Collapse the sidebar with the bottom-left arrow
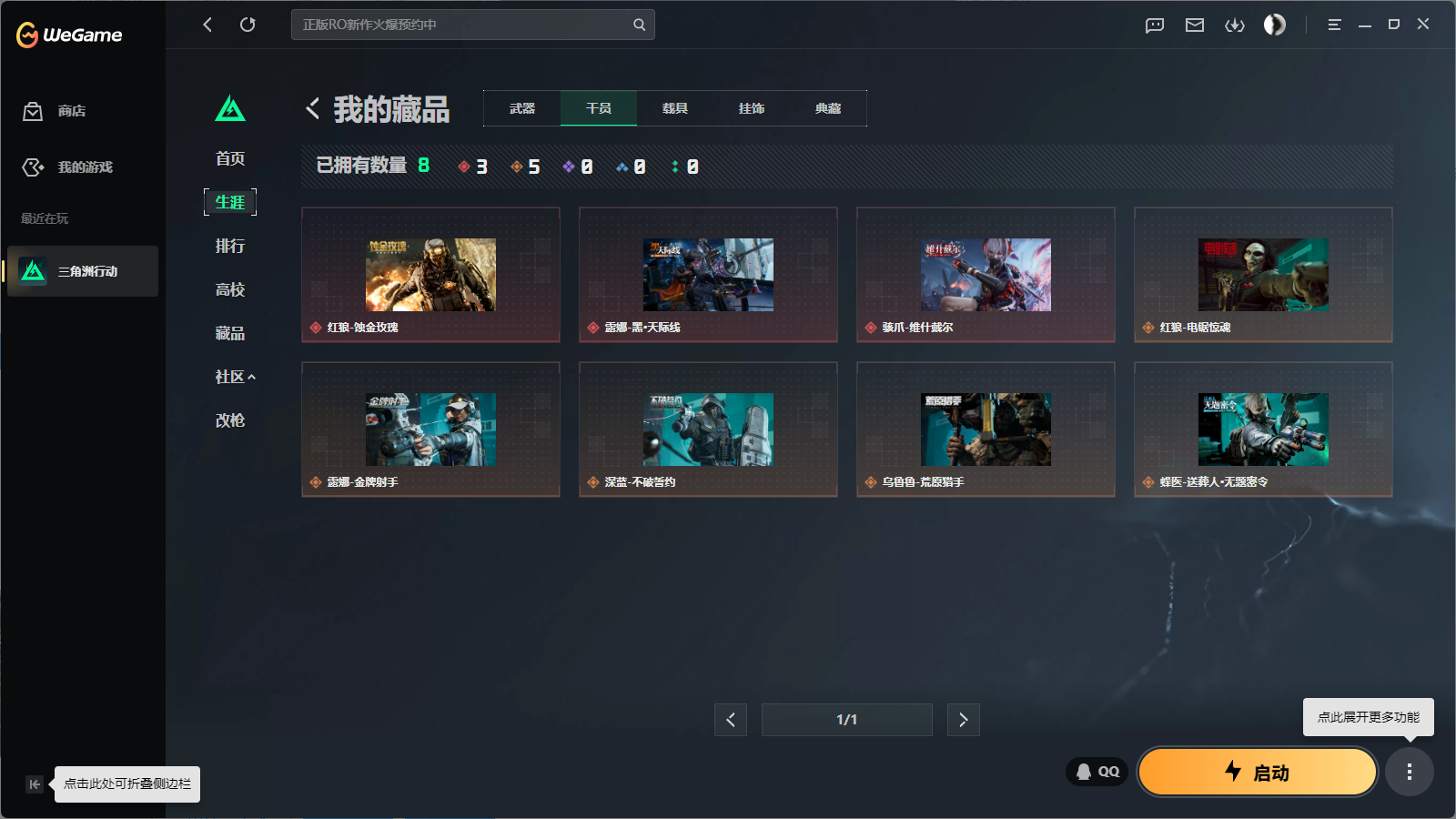The width and height of the screenshot is (1456, 819). (35, 784)
